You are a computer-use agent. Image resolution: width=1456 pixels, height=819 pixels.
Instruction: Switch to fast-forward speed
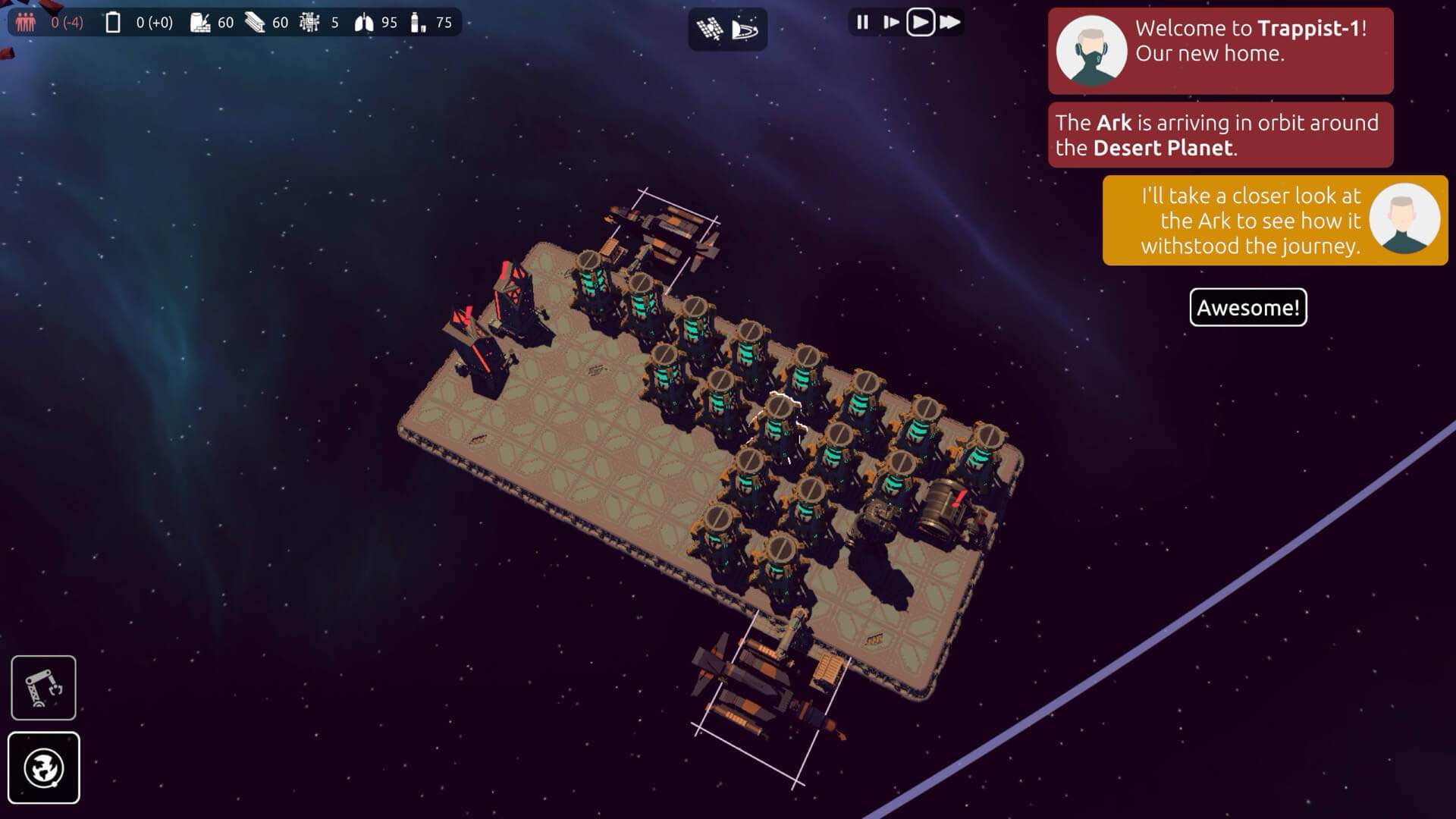click(x=949, y=22)
